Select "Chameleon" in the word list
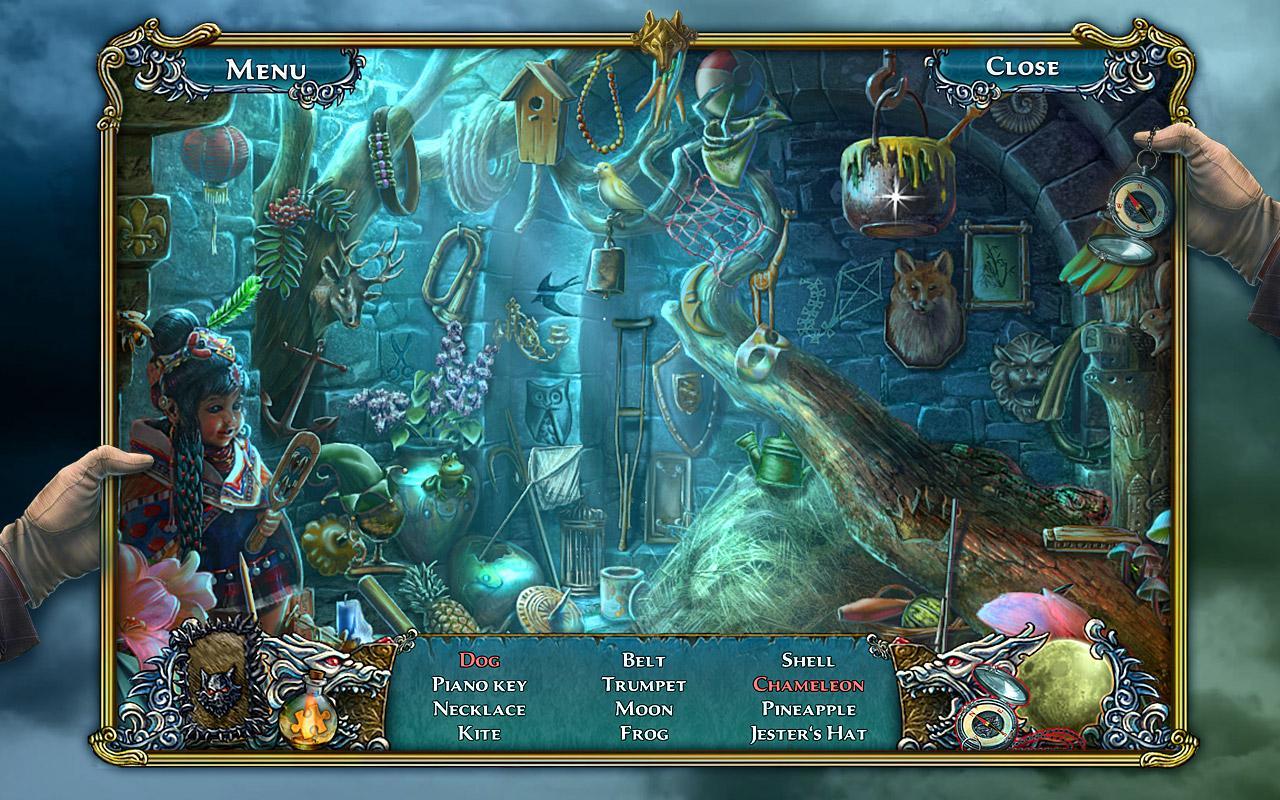Screen dimensions: 1280x800 pyautogui.click(x=810, y=684)
